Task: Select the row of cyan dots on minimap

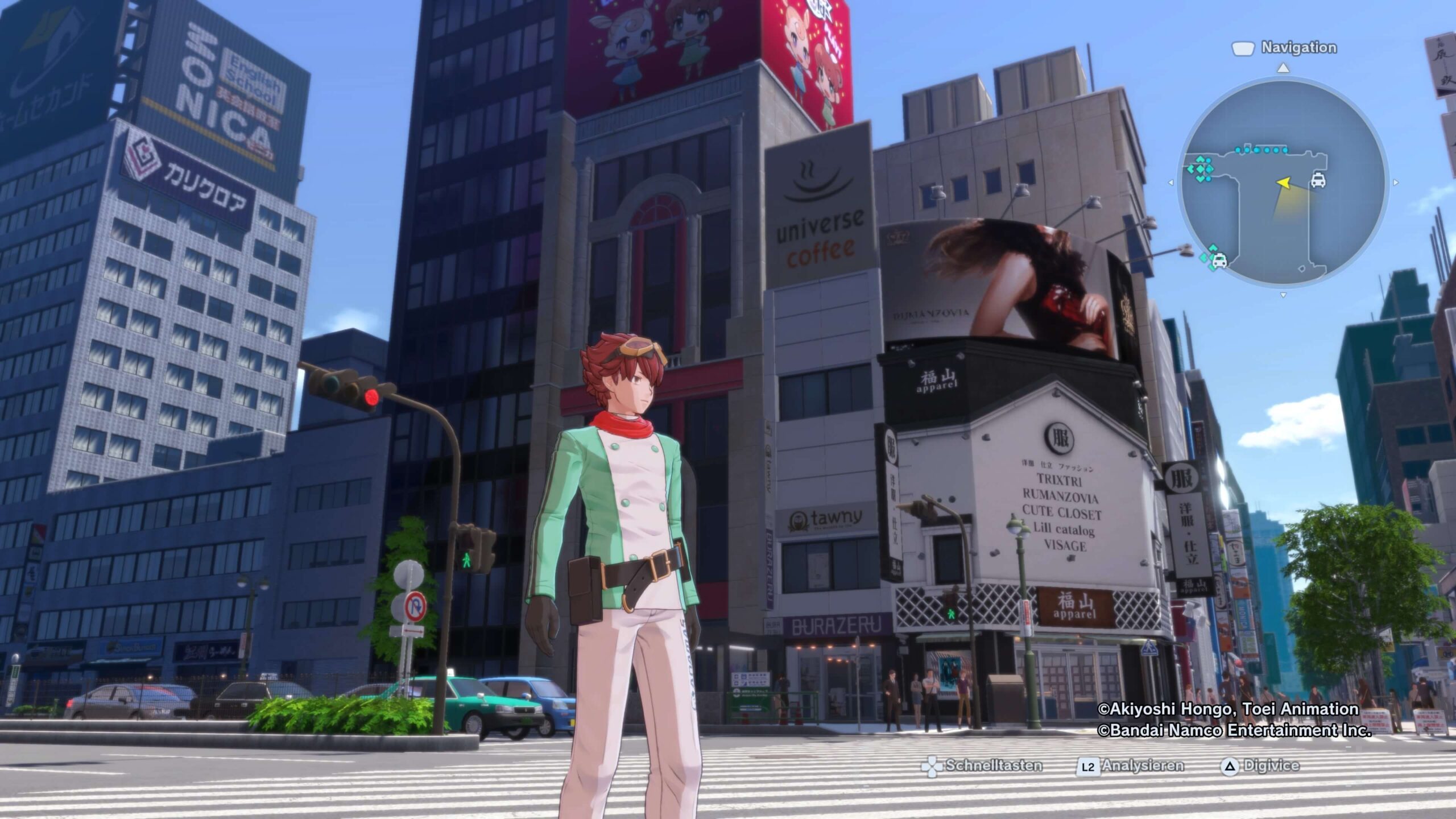Action: point(1261,150)
